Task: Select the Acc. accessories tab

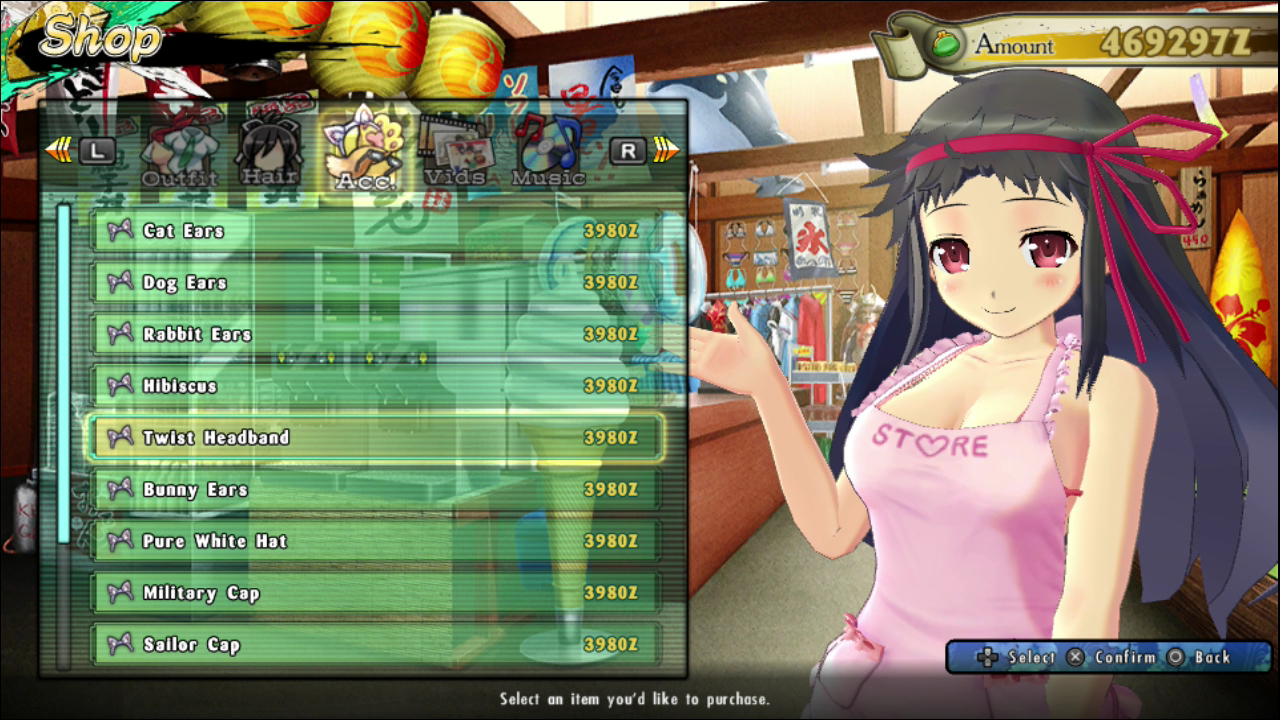Action: pos(365,153)
